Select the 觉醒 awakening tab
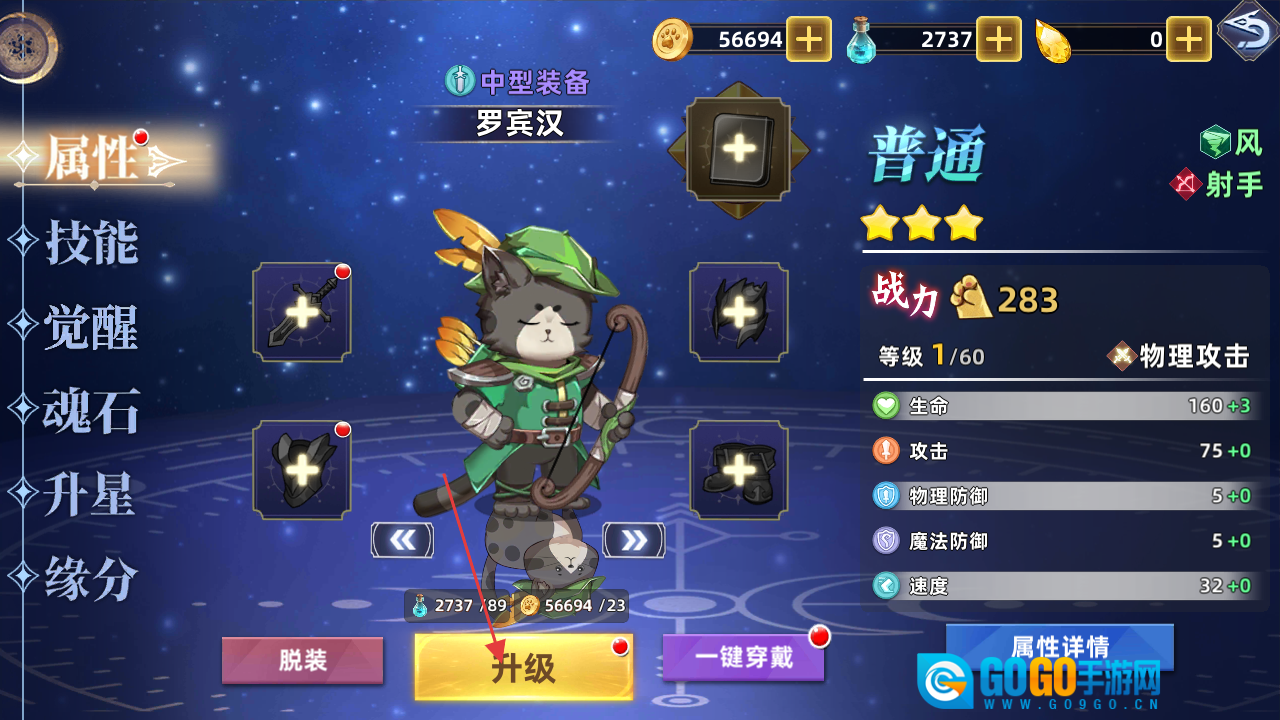This screenshot has height=720, width=1280. [90, 327]
